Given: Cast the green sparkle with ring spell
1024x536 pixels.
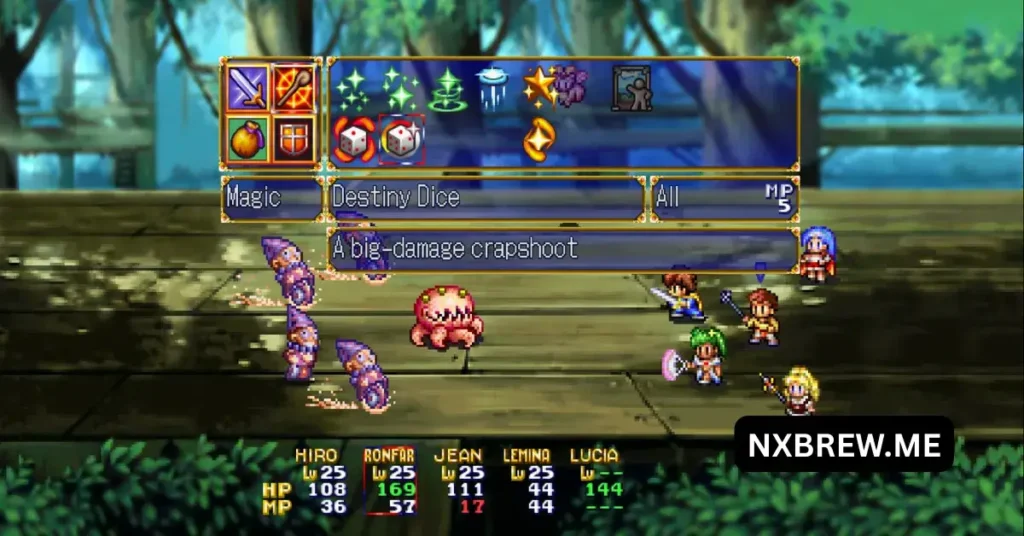Looking at the screenshot, I should [x=447, y=89].
